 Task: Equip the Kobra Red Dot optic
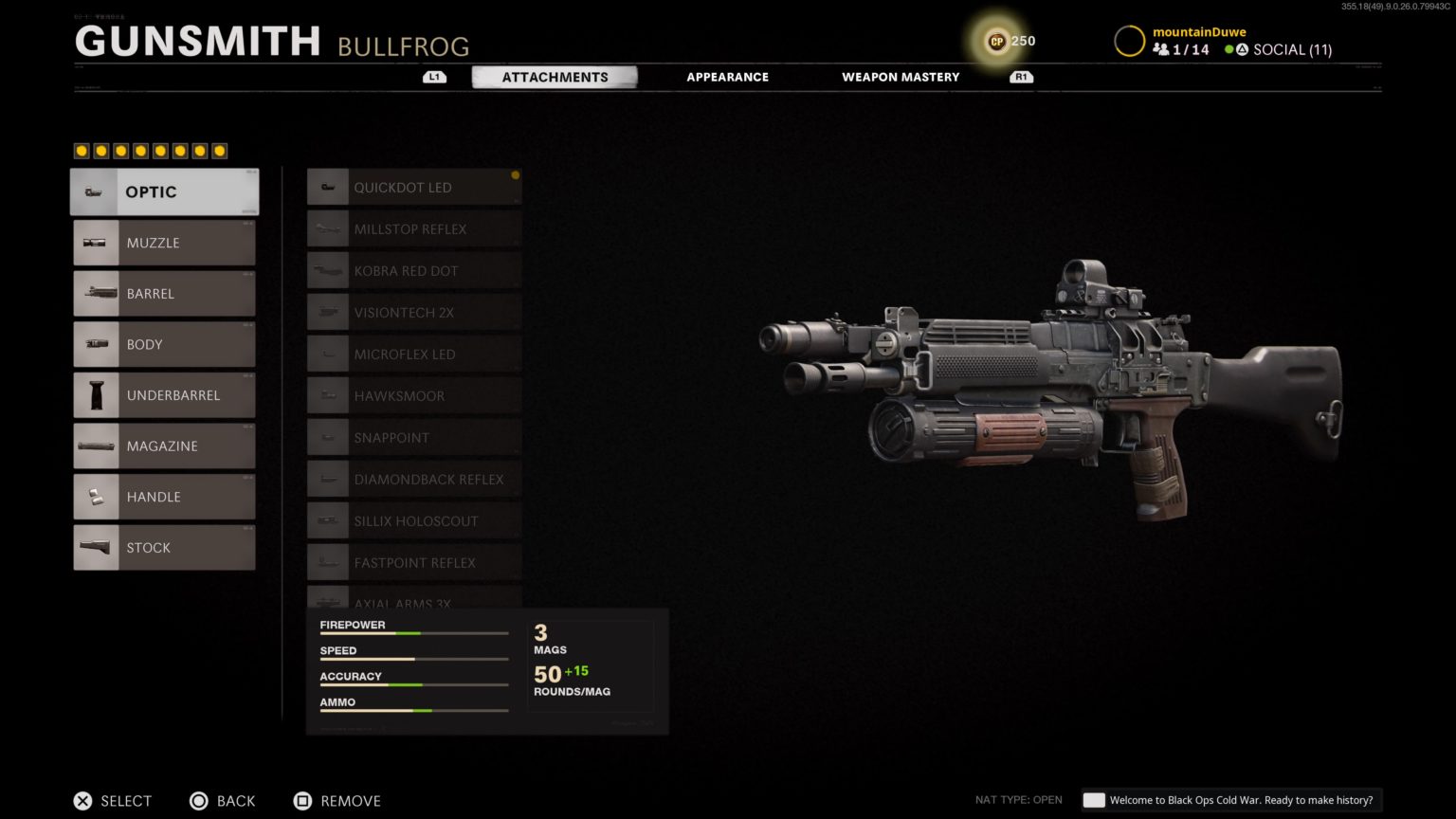pos(412,270)
